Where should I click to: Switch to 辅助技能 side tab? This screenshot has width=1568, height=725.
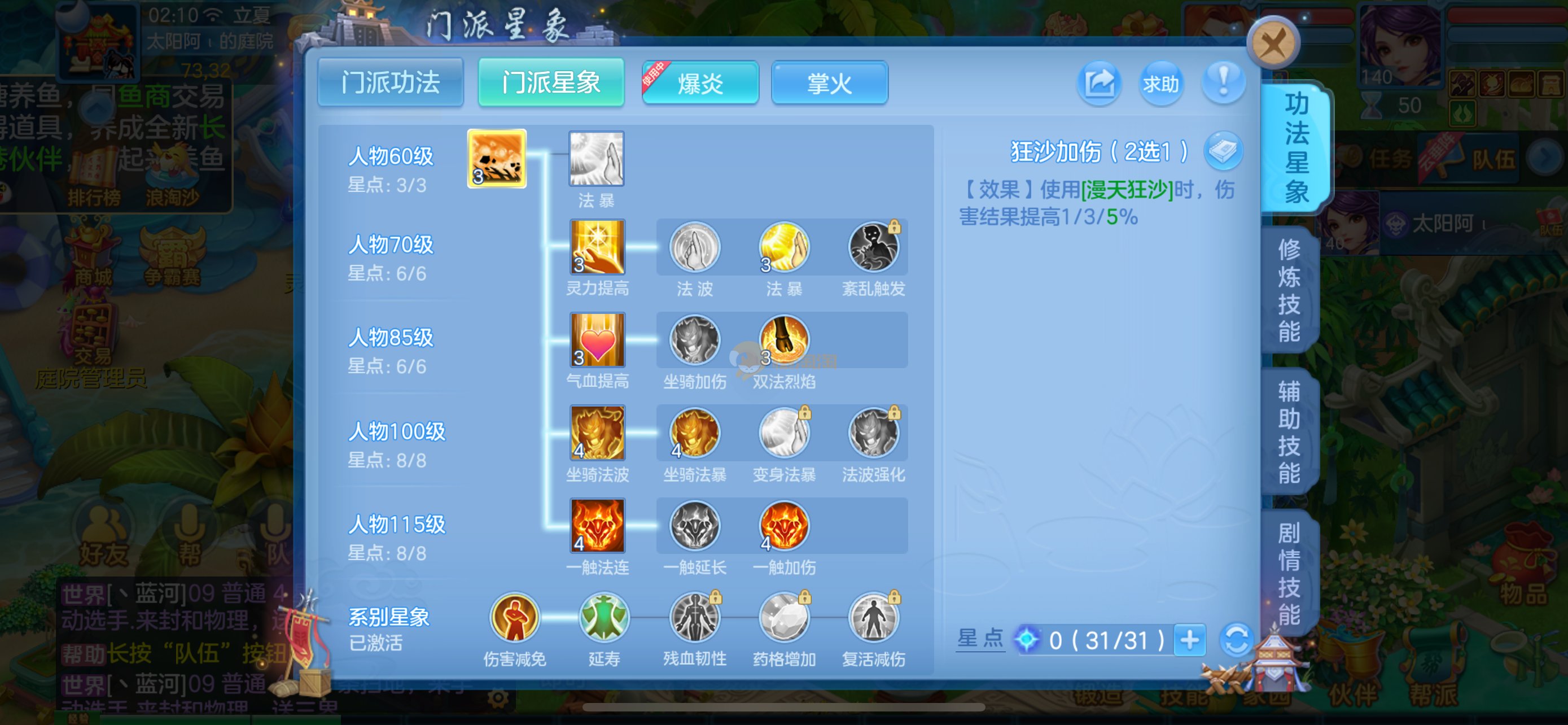point(1289,431)
